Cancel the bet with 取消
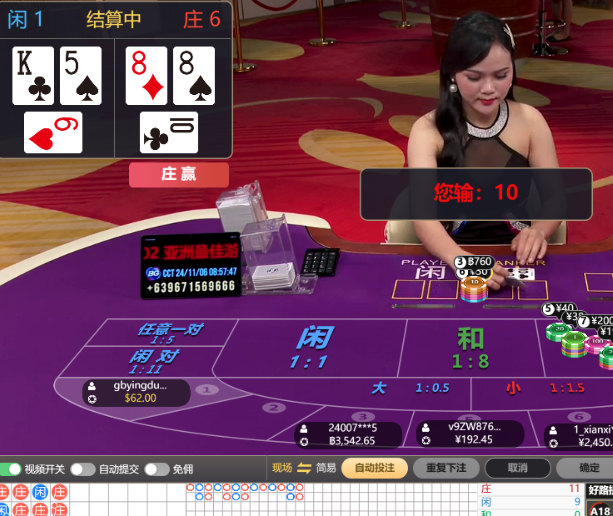Screen dimensions: 613x516 click(517, 468)
